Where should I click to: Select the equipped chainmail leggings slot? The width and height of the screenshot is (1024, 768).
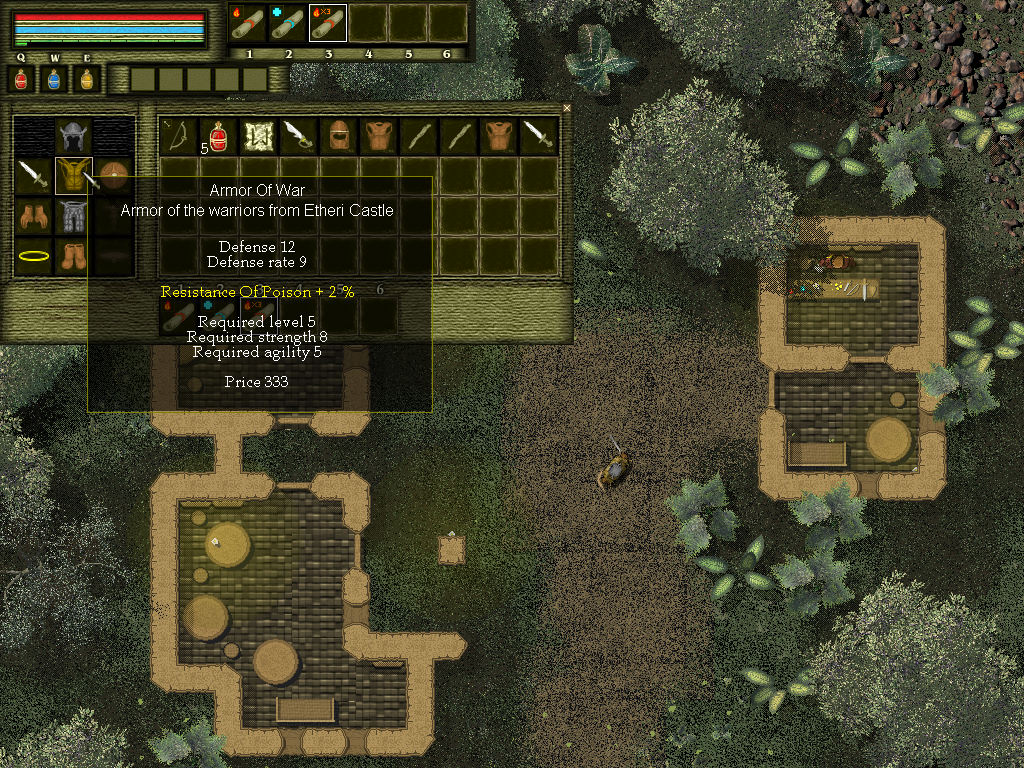click(73, 217)
